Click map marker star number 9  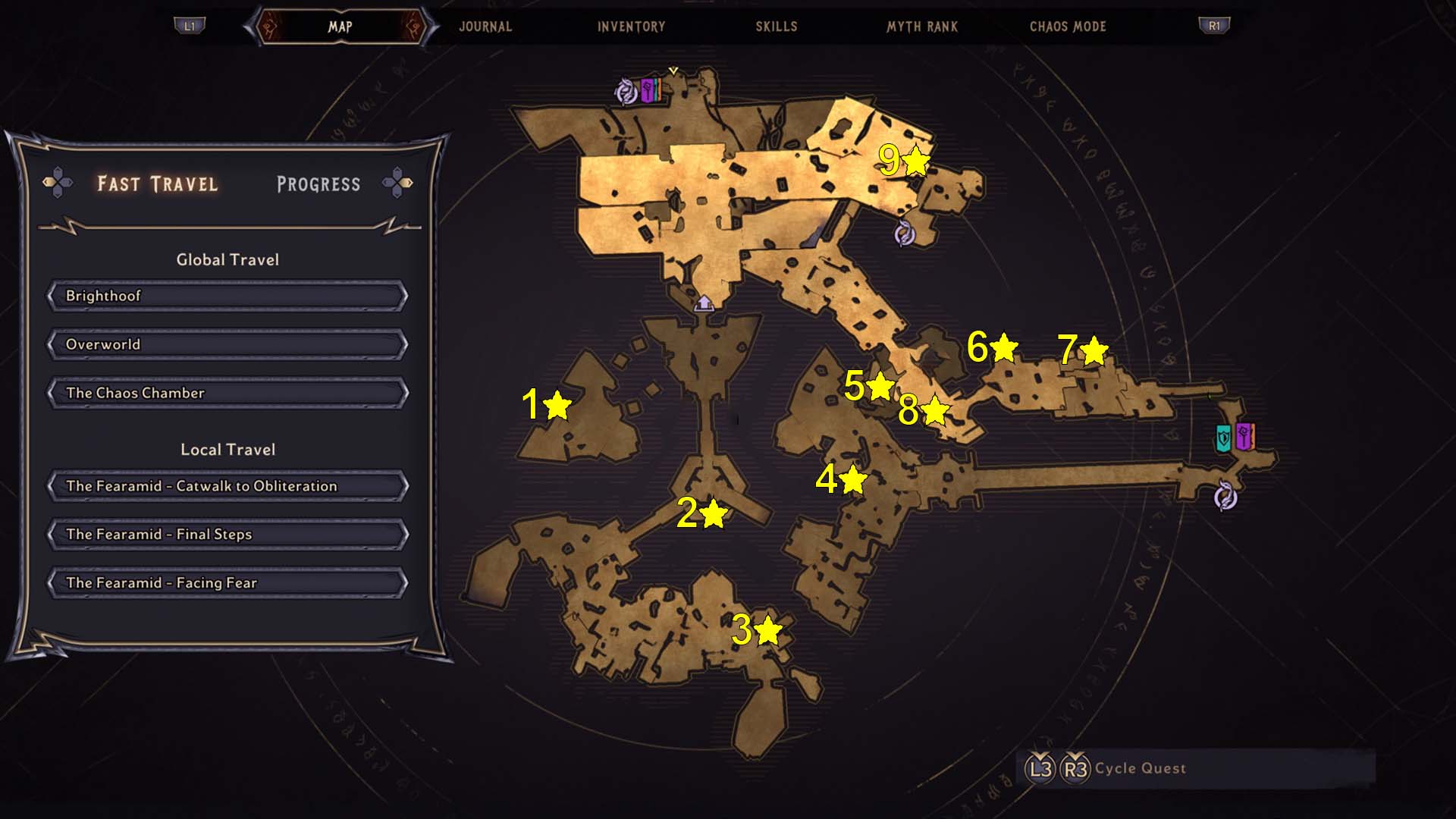pos(915,162)
